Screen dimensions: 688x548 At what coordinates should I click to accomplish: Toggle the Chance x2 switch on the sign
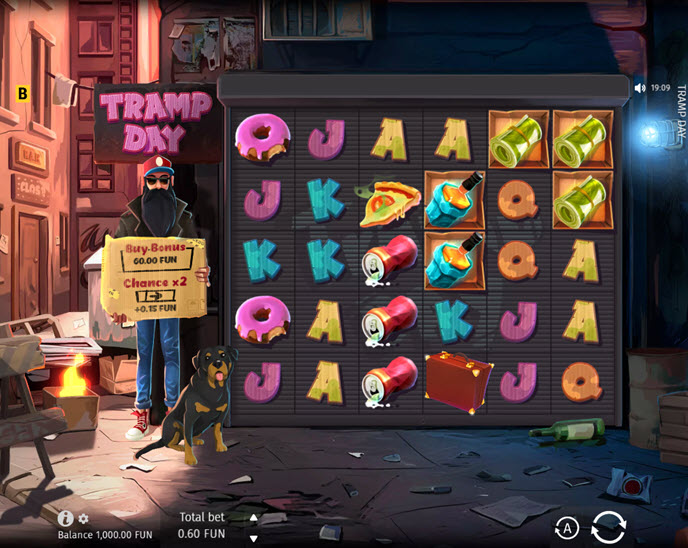(x=155, y=296)
